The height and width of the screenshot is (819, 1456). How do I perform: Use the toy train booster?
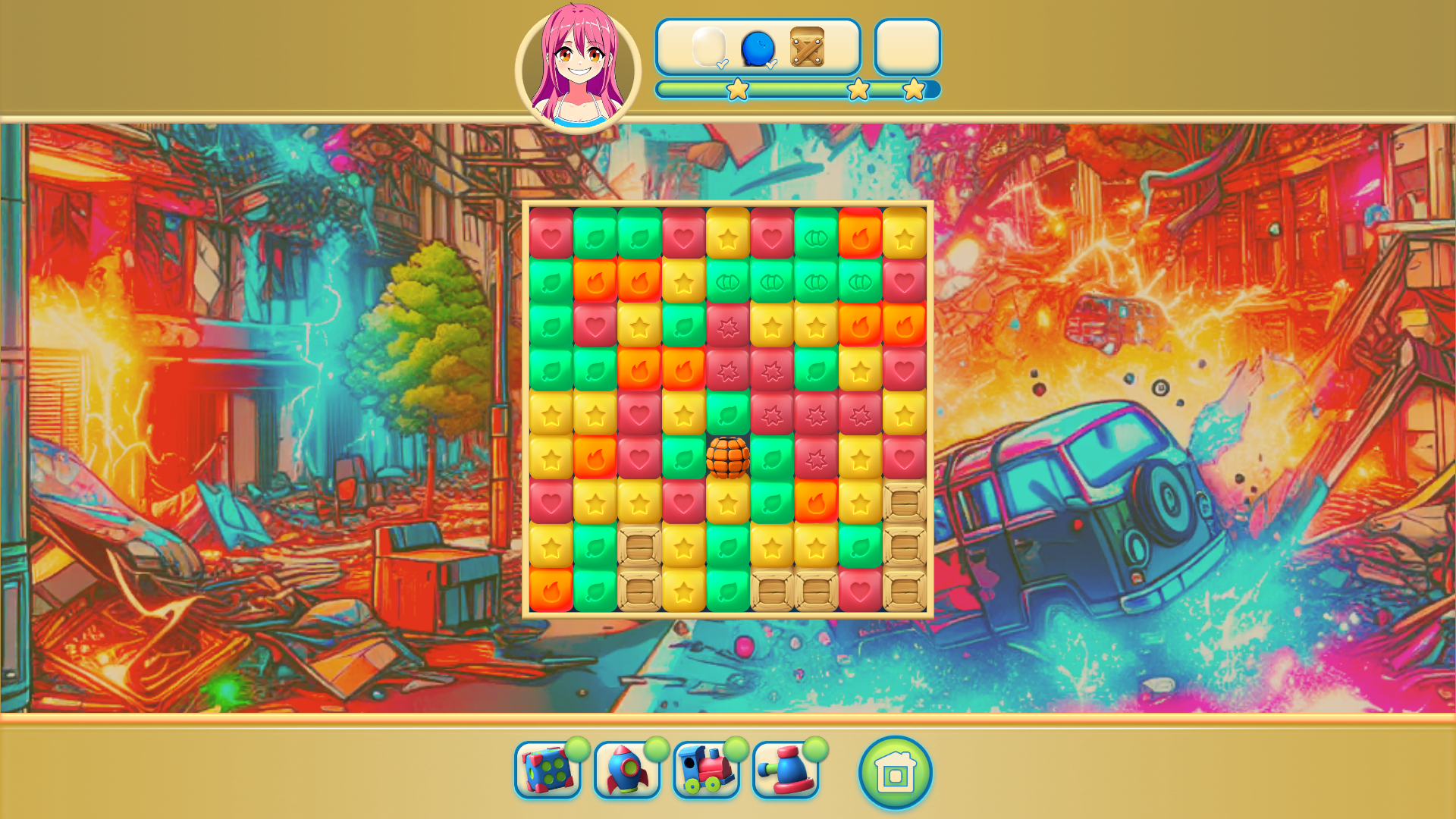click(708, 771)
